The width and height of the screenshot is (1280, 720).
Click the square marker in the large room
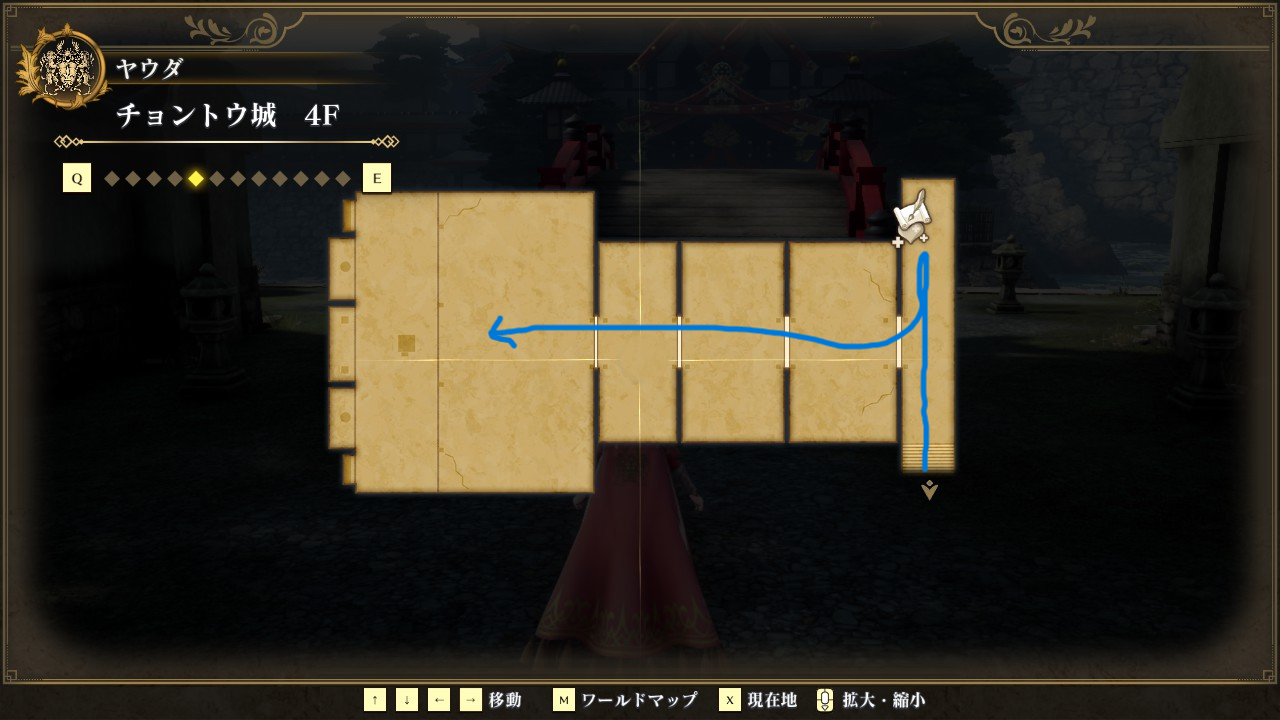tap(406, 344)
